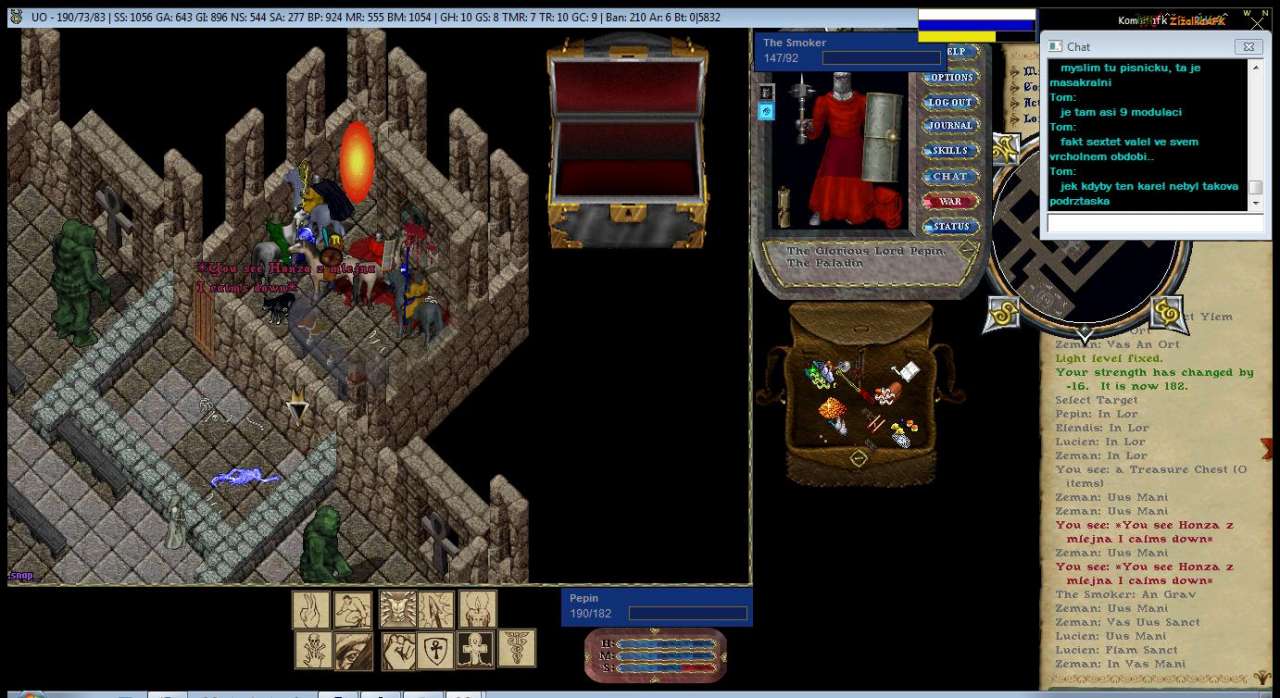Cast the candle flame spell icon
The width and height of the screenshot is (1280, 698).
[x=478, y=610]
